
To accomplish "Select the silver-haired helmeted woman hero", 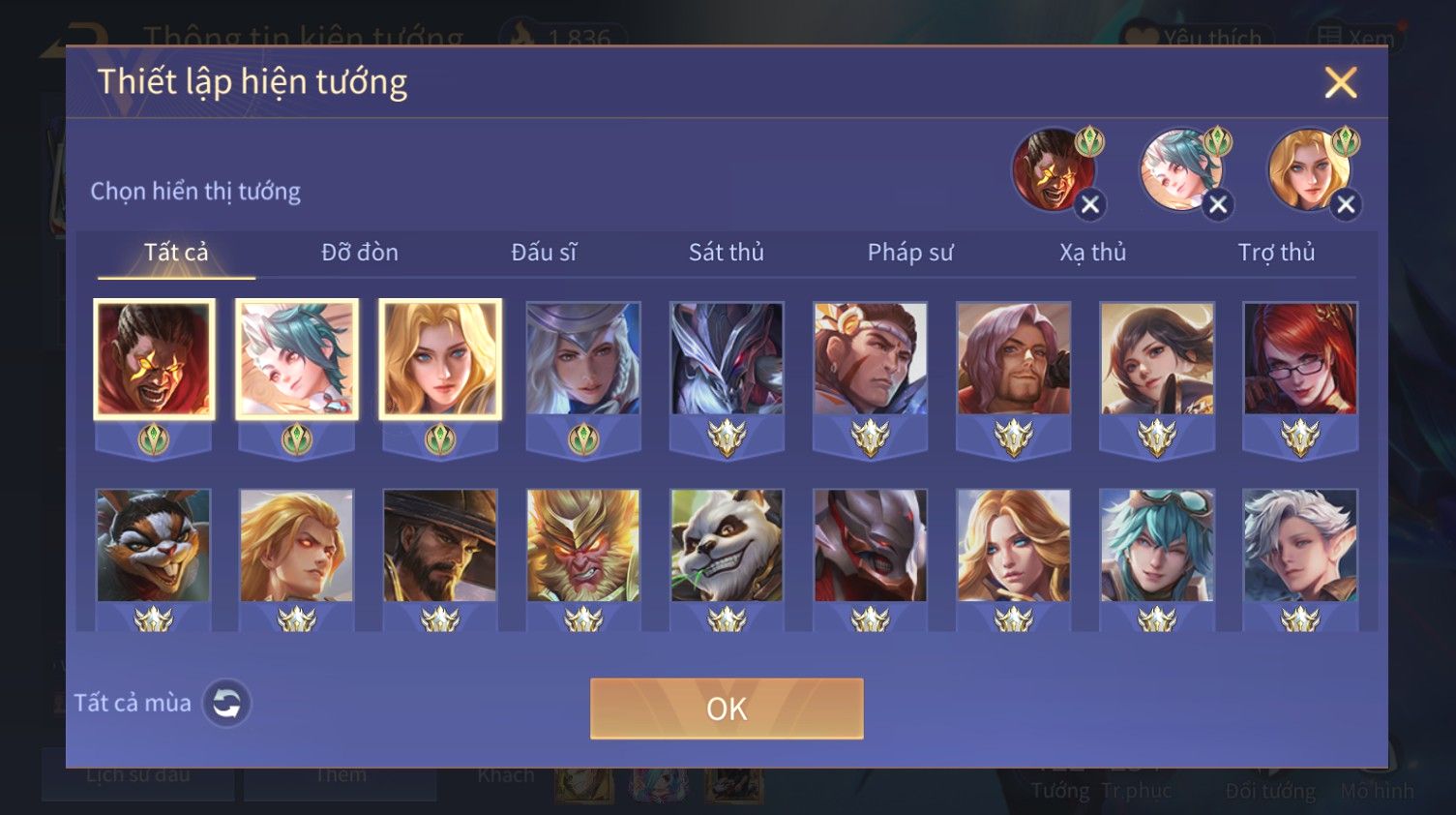I will 583,359.
